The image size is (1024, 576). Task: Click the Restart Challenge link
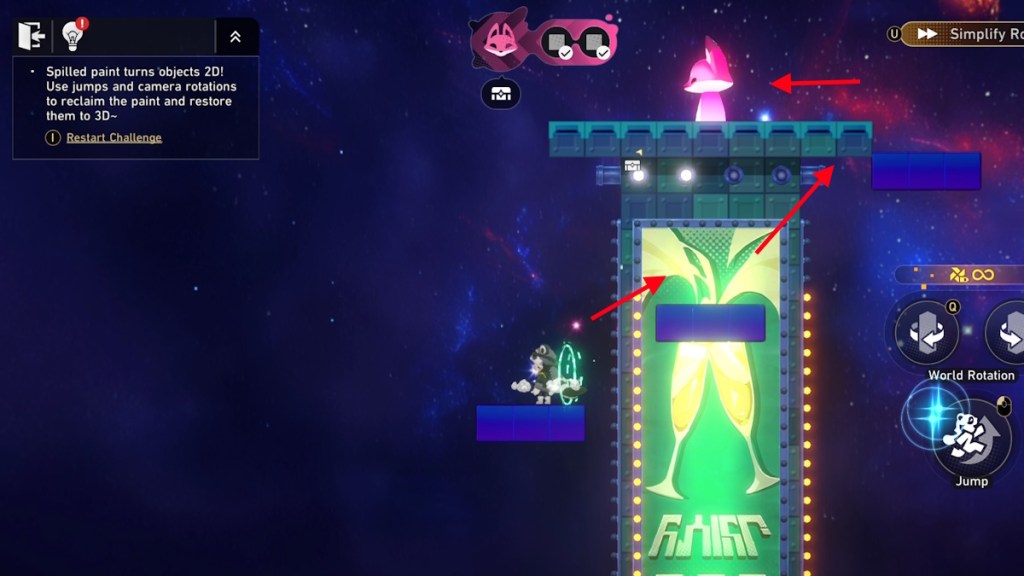pyautogui.click(x=113, y=138)
